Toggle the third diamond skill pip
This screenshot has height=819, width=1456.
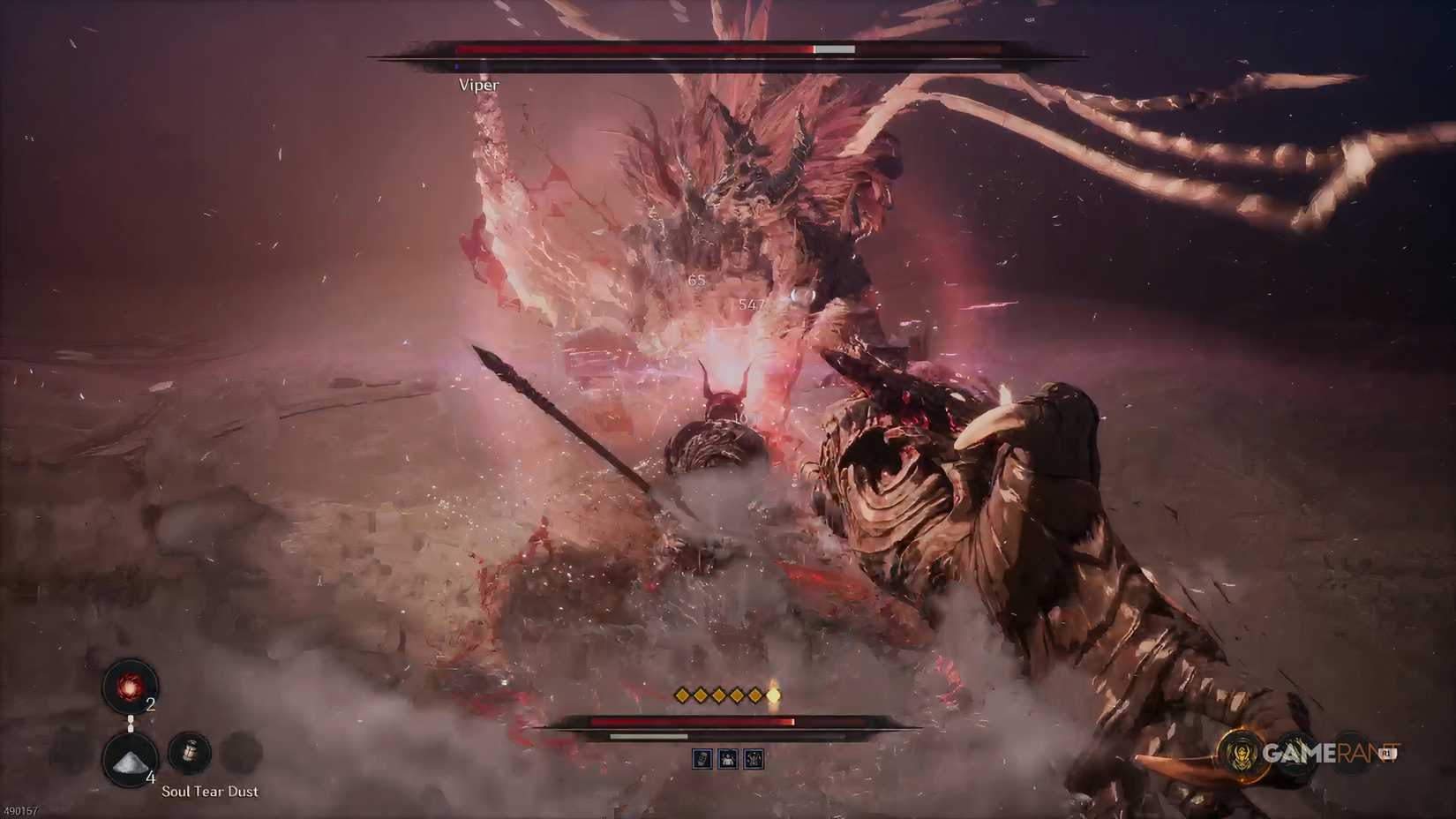click(x=718, y=695)
